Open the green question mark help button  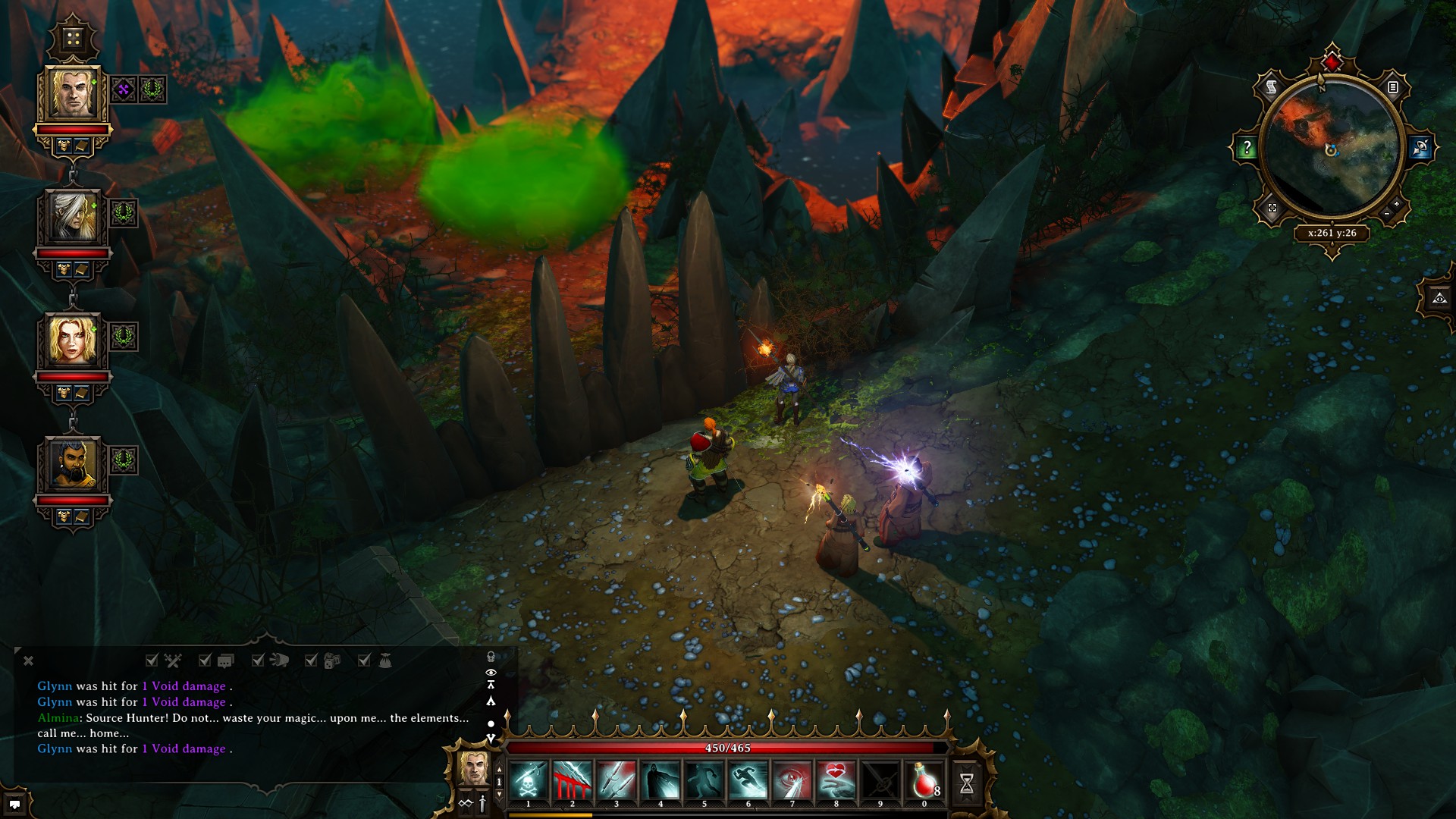[x=1247, y=148]
